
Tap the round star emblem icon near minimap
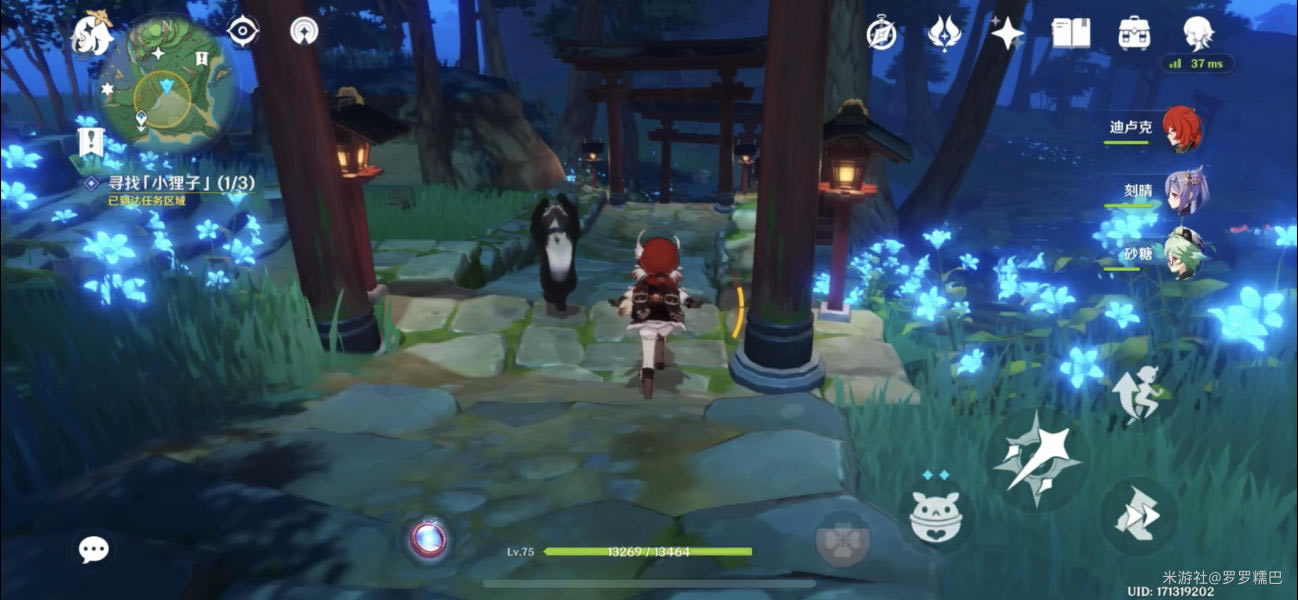(304, 32)
